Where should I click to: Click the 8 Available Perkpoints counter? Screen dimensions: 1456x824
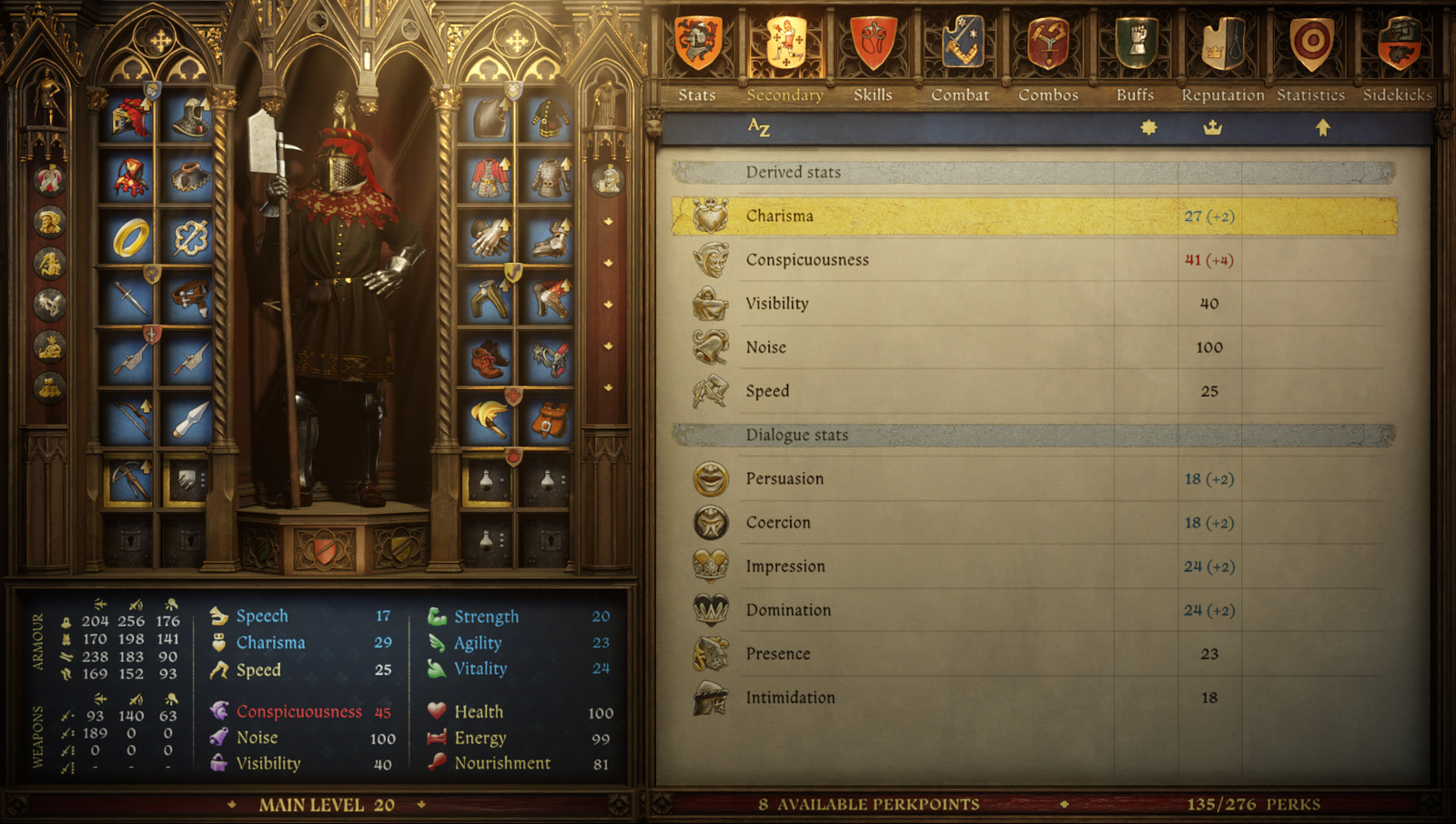[867, 804]
